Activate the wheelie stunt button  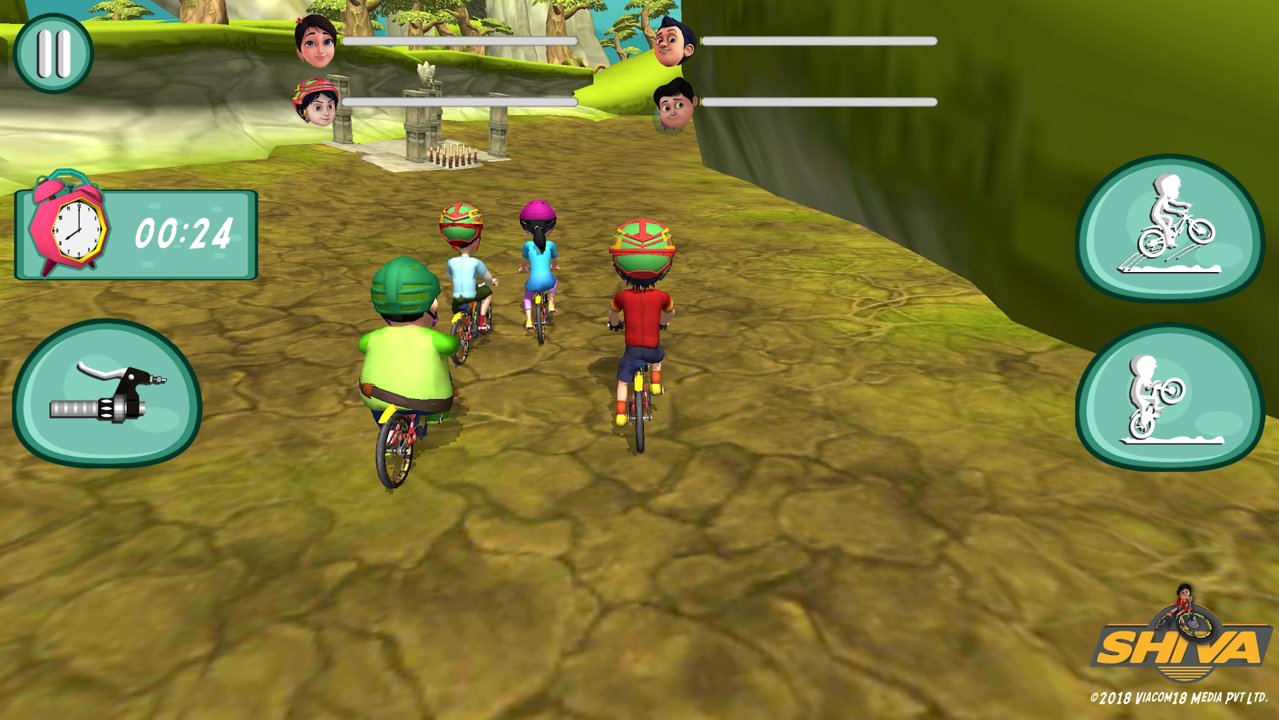(x=1168, y=397)
